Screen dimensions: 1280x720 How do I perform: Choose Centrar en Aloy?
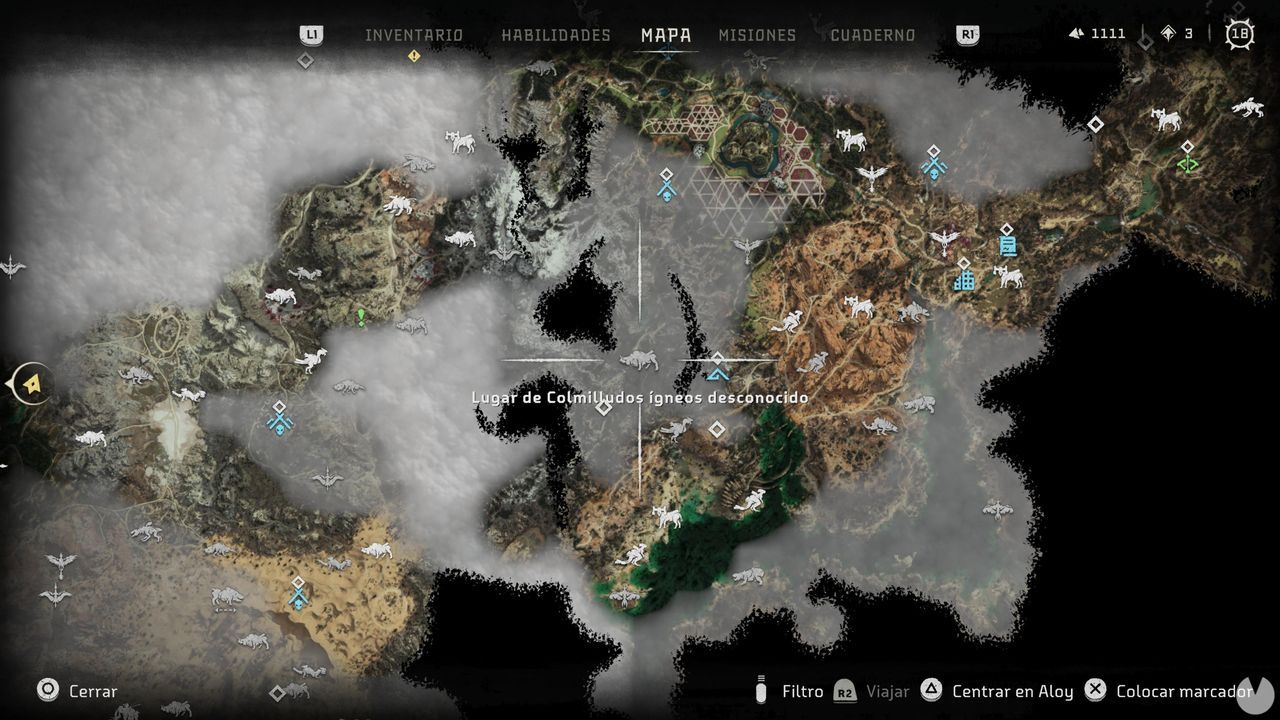1012,691
